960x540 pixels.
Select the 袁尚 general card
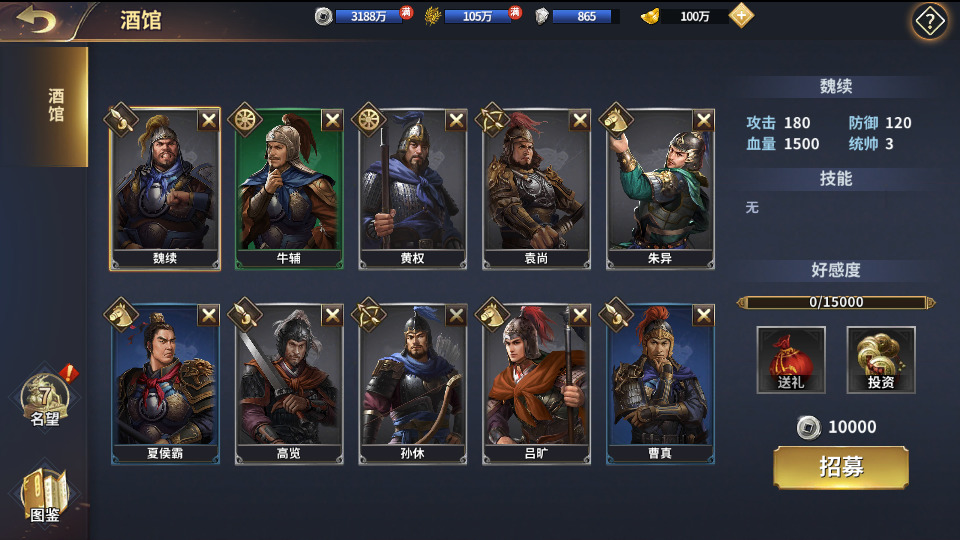pos(537,188)
